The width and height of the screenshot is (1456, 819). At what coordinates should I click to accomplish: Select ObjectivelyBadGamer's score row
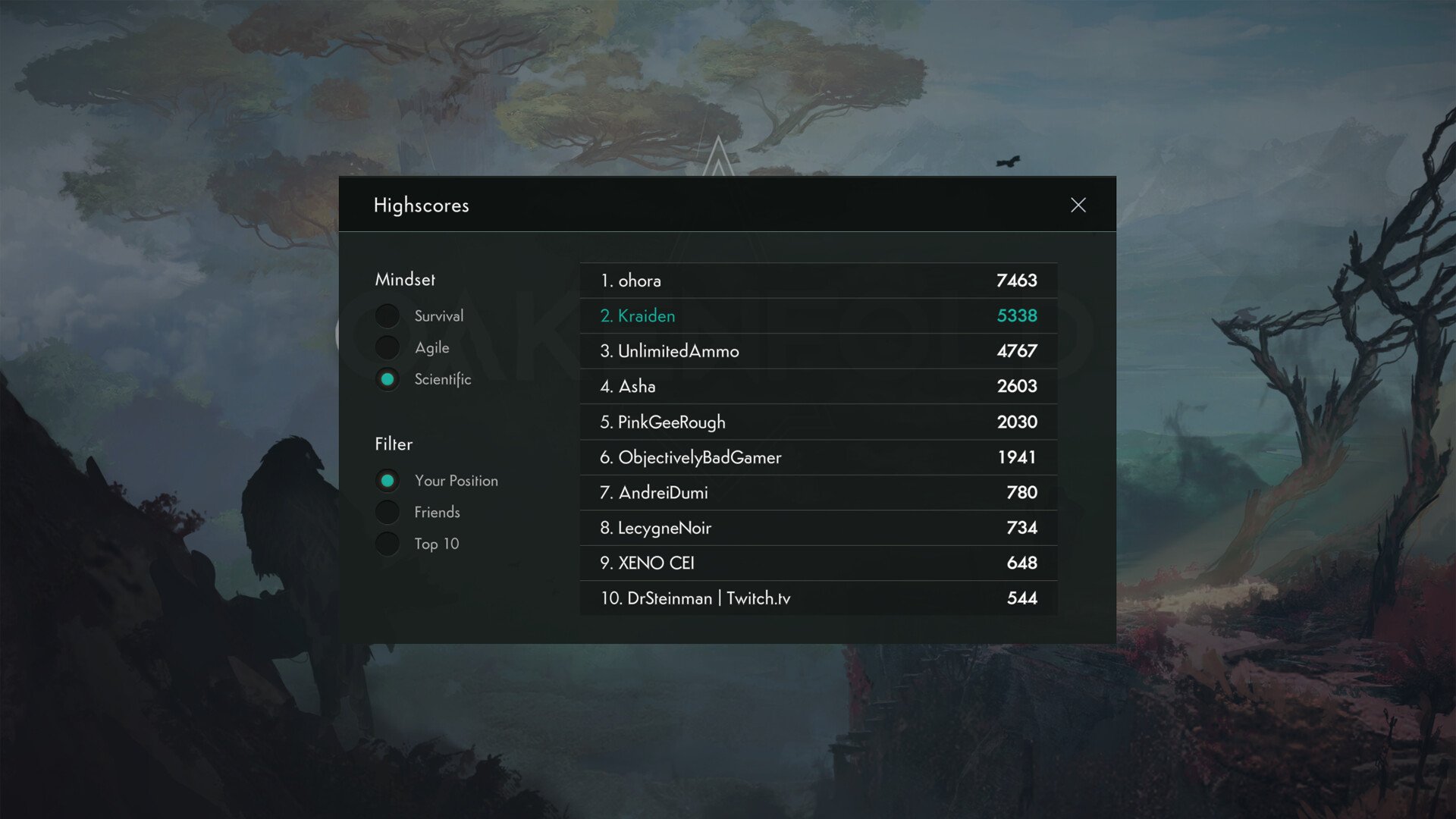point(818,457)
